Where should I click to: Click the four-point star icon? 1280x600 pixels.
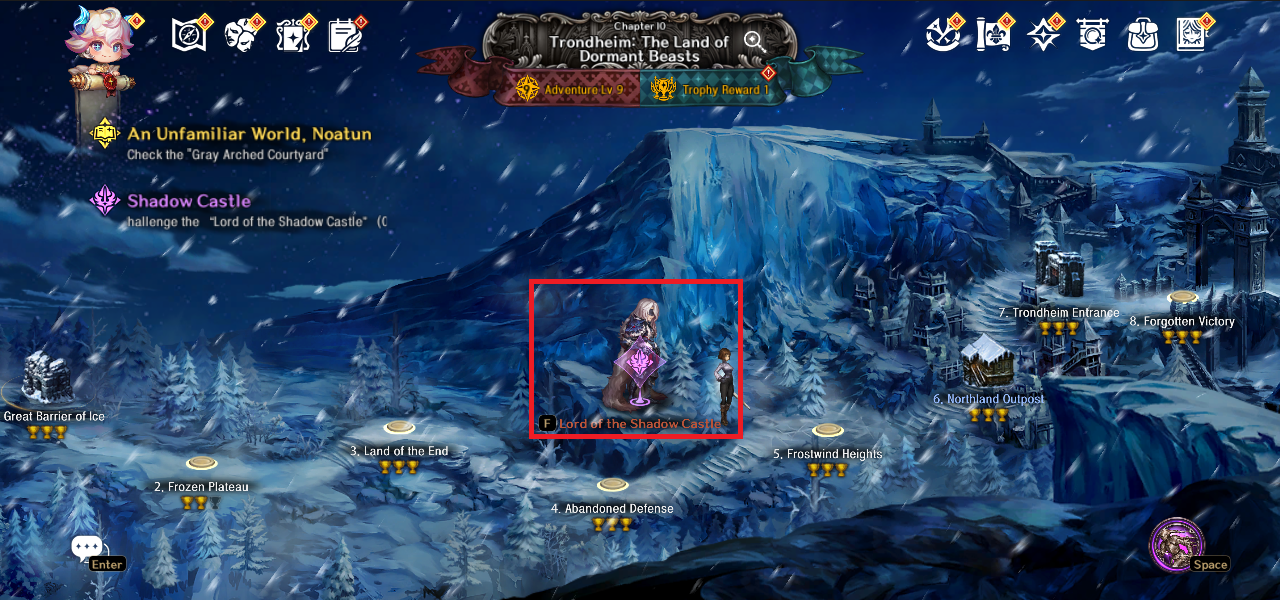pyautogui.click(x=1044, y=35)
